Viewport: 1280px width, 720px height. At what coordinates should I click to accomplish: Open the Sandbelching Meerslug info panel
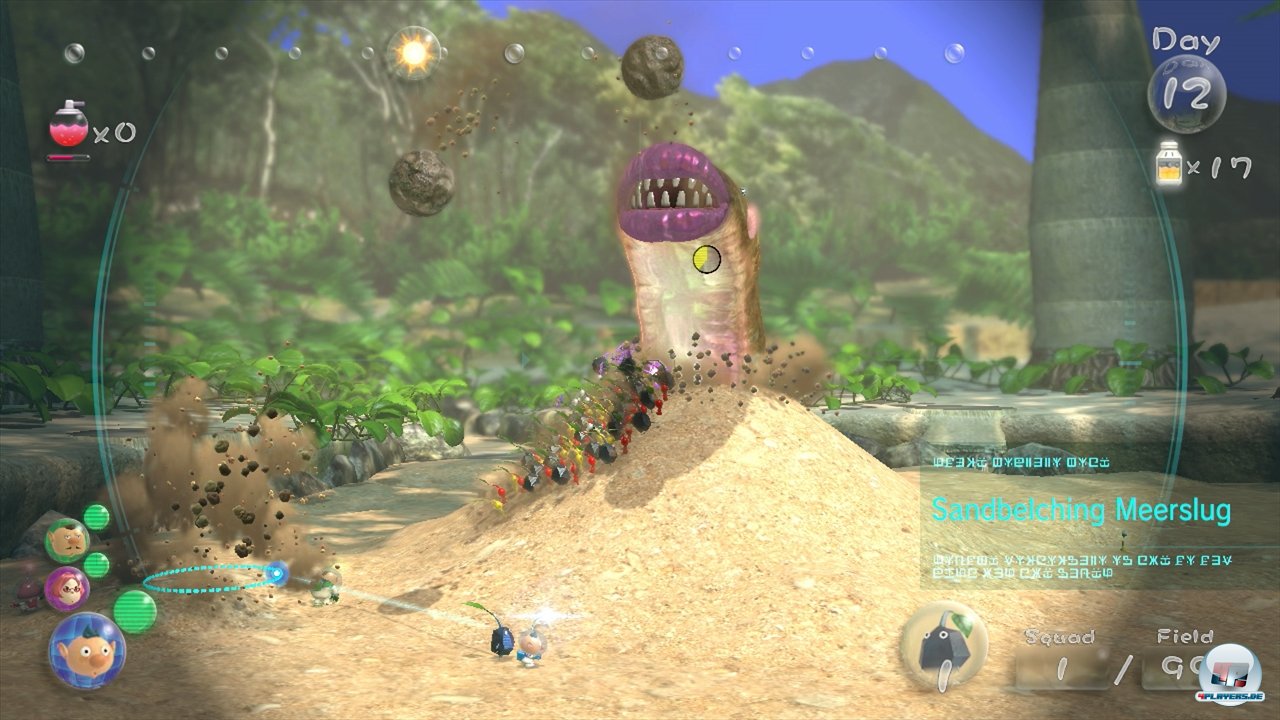click(x=1080, y=510)
